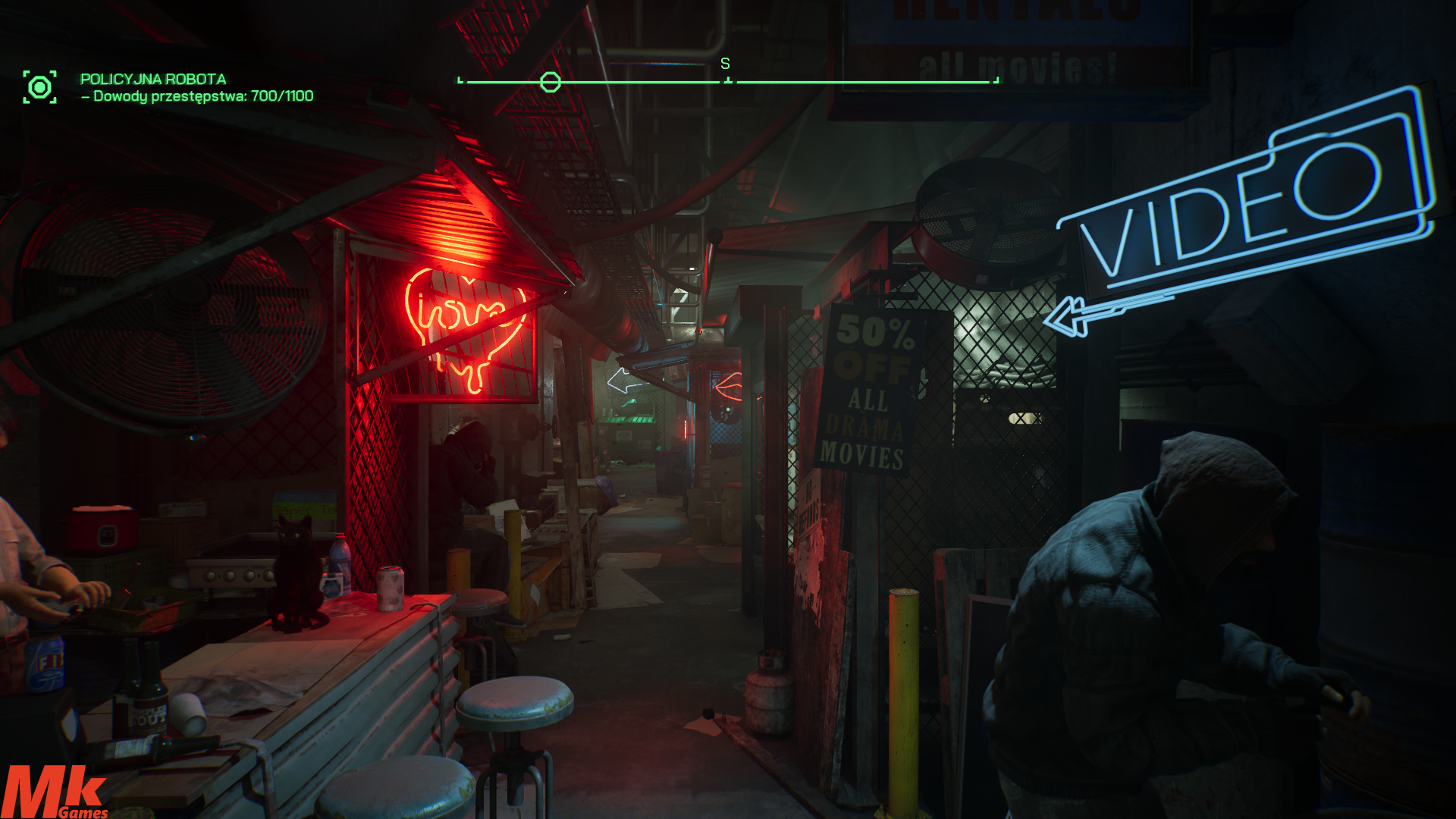Click the Mk Games watermark logo
The image size is (1456, 819).
pyautogui.click(x=55, y=792)
